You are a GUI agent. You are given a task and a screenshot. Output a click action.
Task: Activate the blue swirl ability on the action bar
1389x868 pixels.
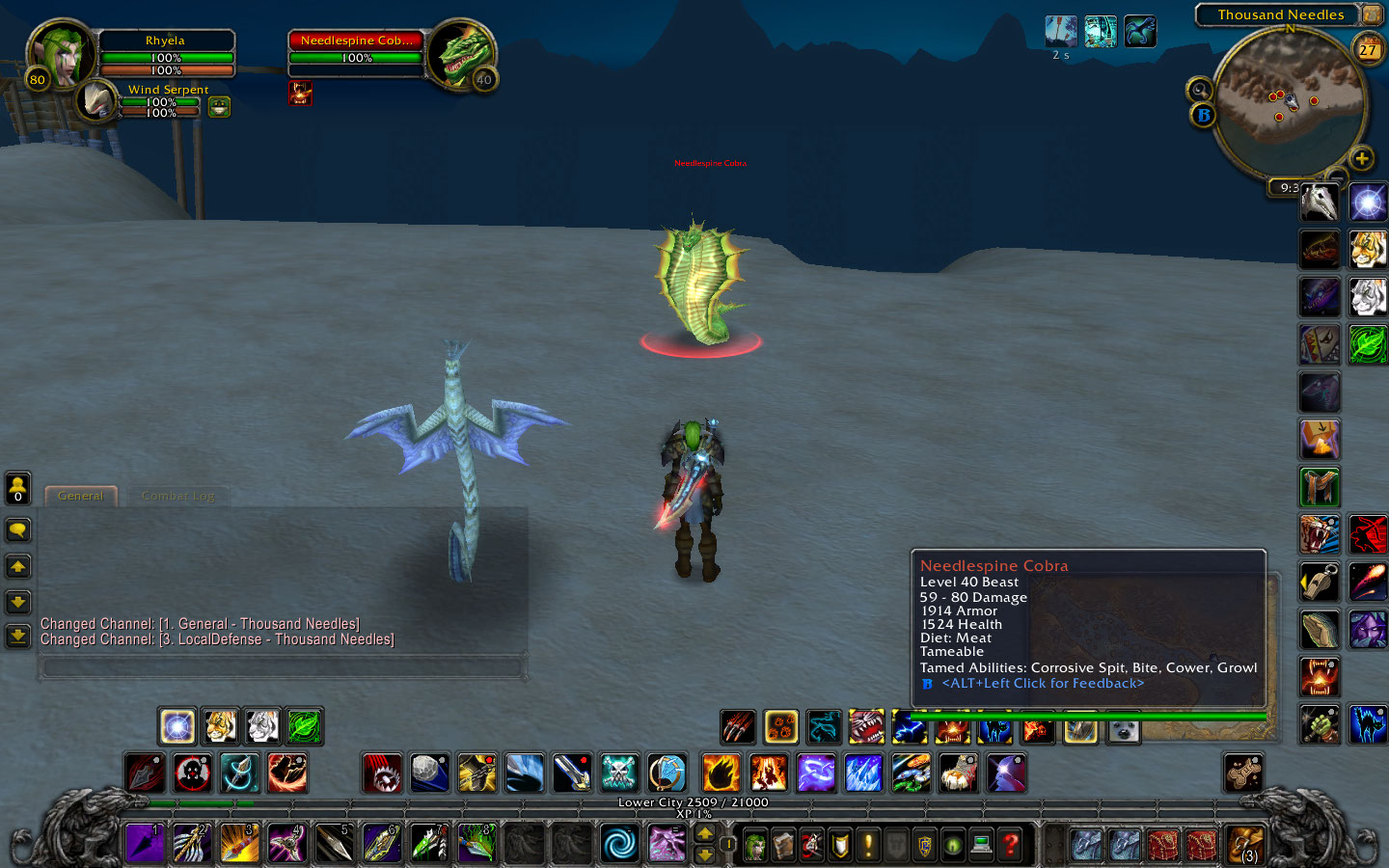pos(618,843)
